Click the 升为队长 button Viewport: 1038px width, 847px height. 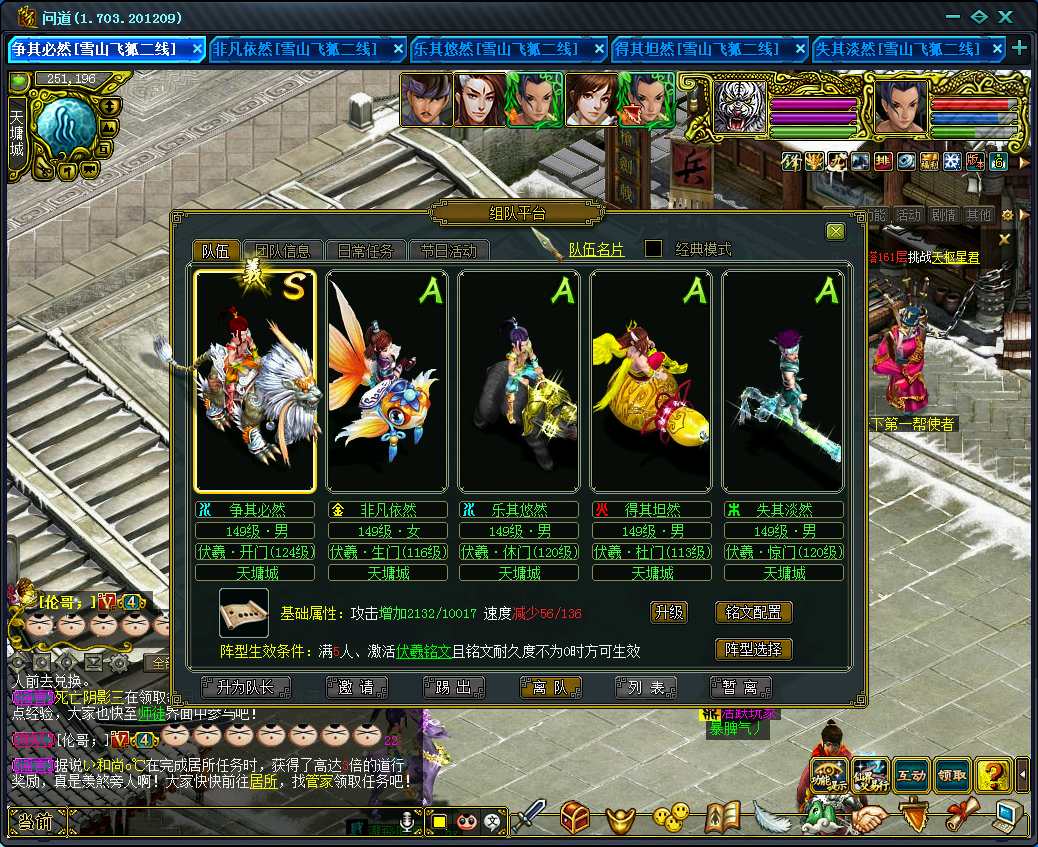[245, 687]
